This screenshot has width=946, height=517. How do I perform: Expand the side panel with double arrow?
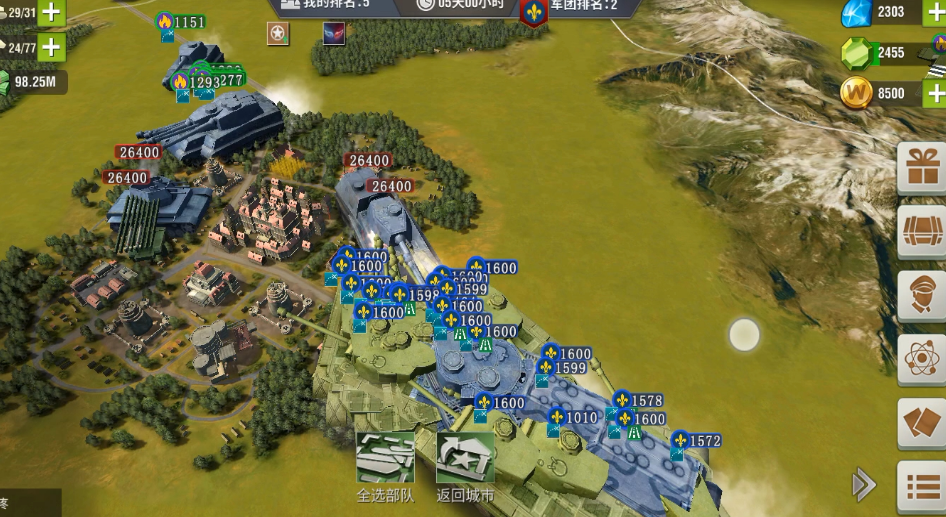[863, 485]
